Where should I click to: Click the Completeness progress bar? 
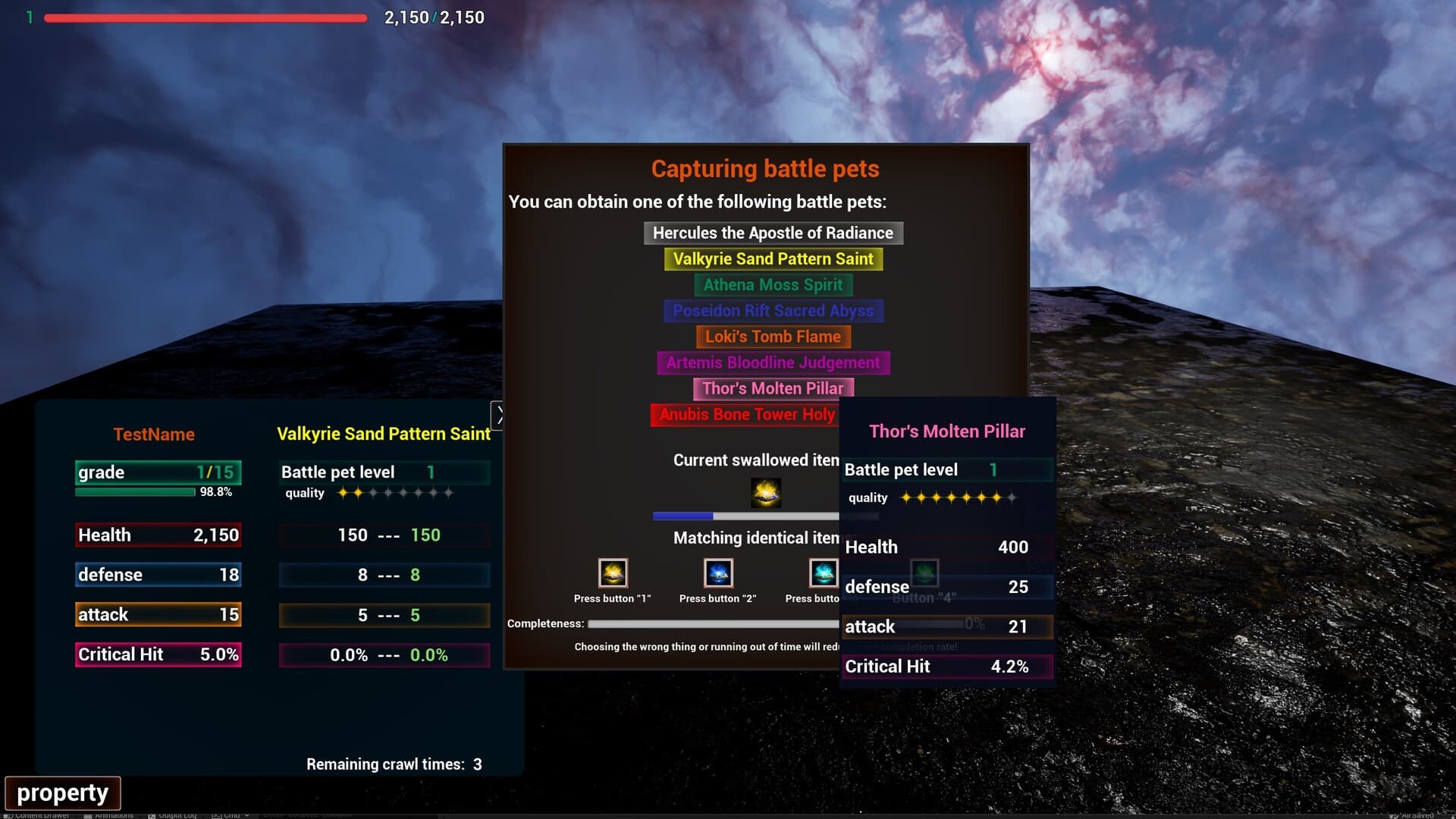[x=713, y=623]
